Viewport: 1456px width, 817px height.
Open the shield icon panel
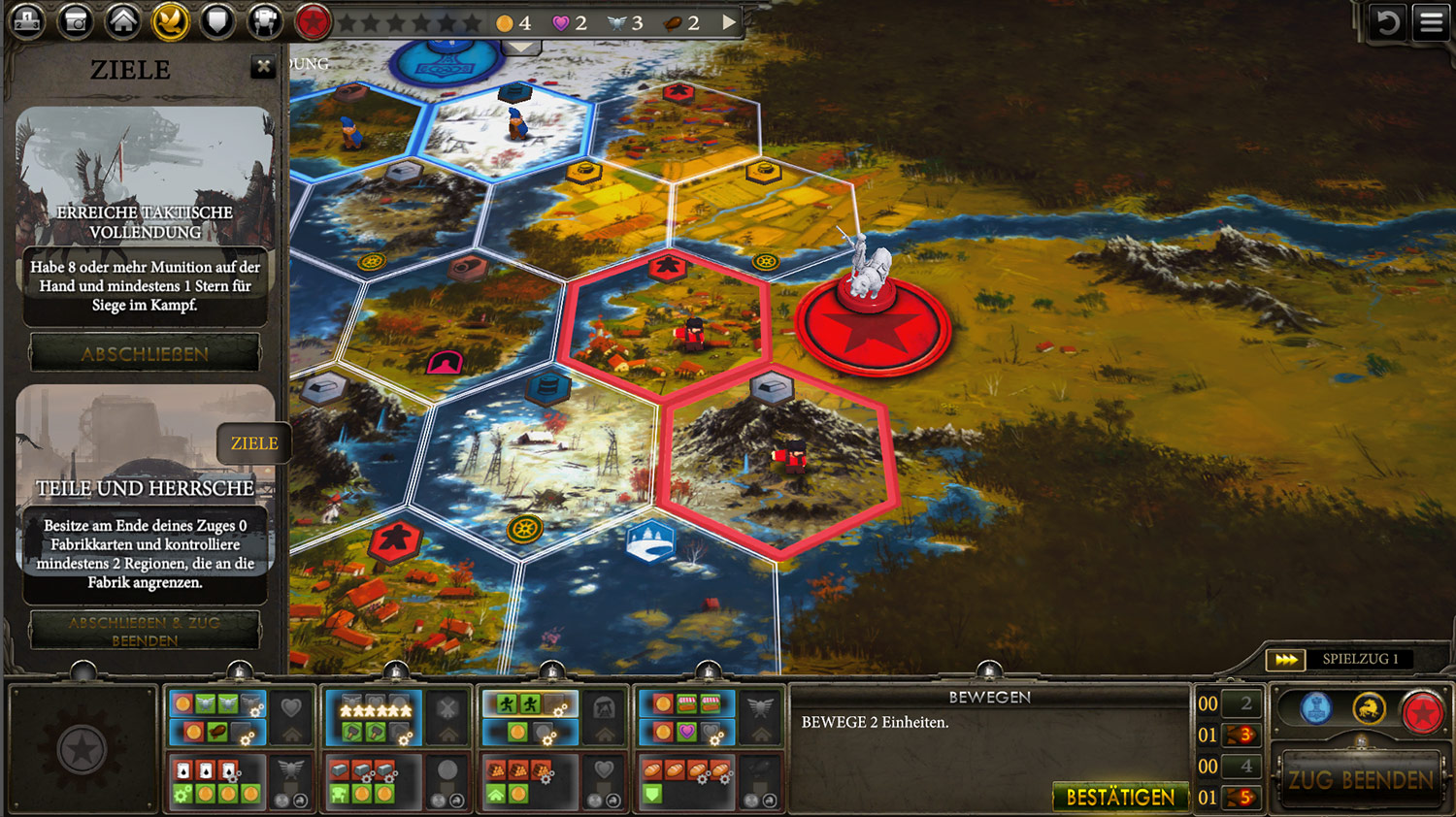tap(217, 21)
